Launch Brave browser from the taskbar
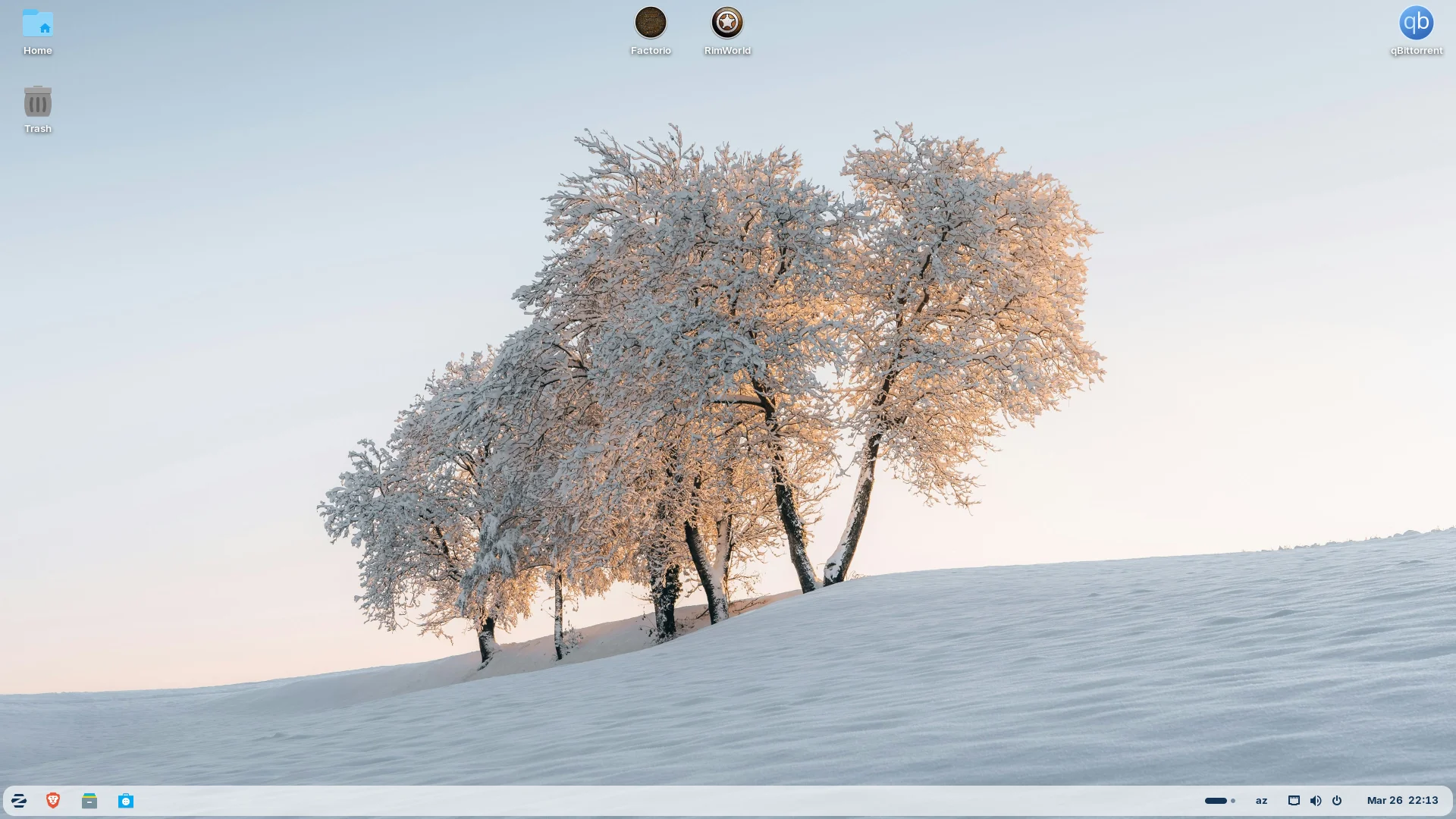 53,800
